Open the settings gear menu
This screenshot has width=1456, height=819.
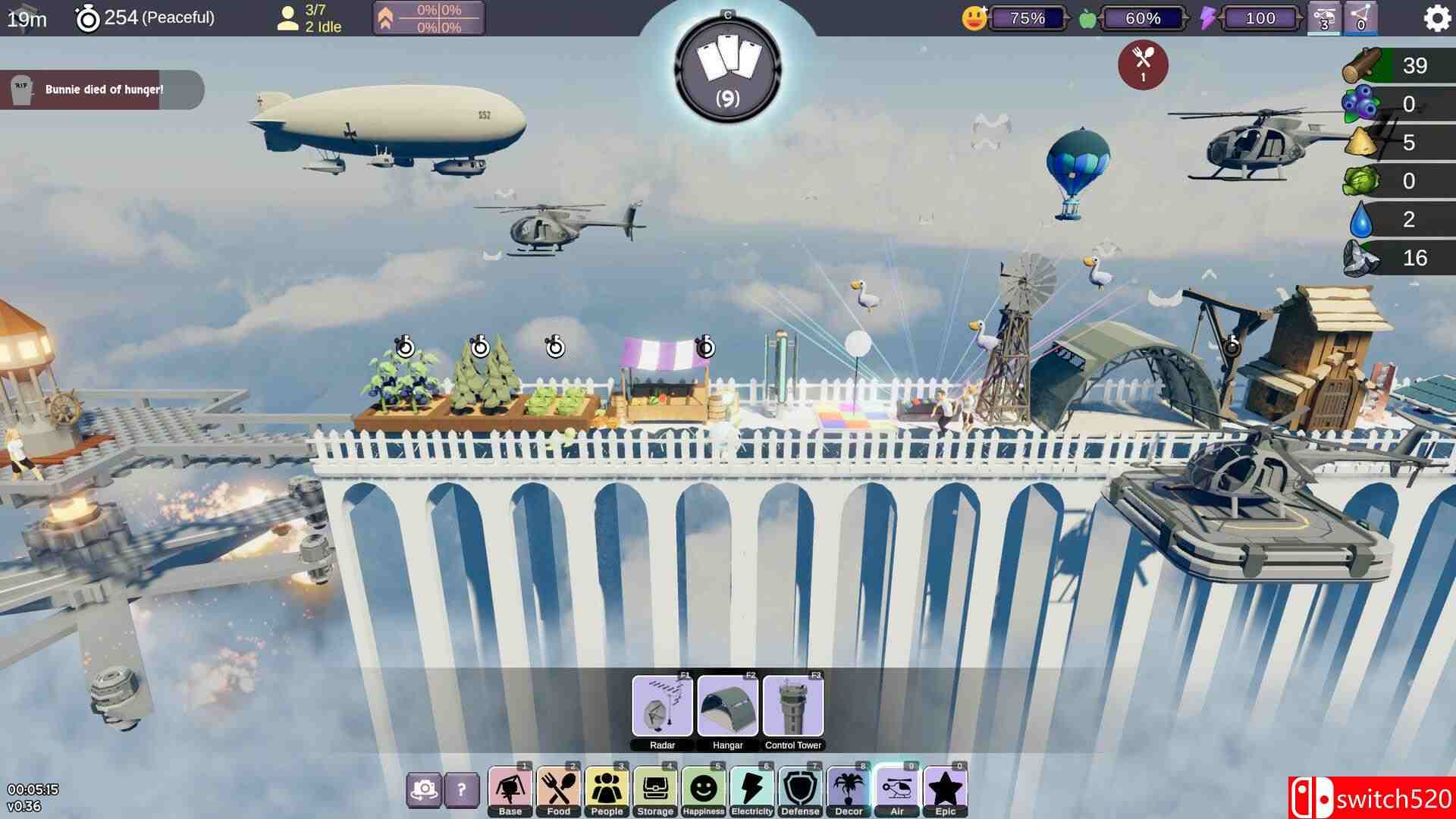coord(1436,18)
